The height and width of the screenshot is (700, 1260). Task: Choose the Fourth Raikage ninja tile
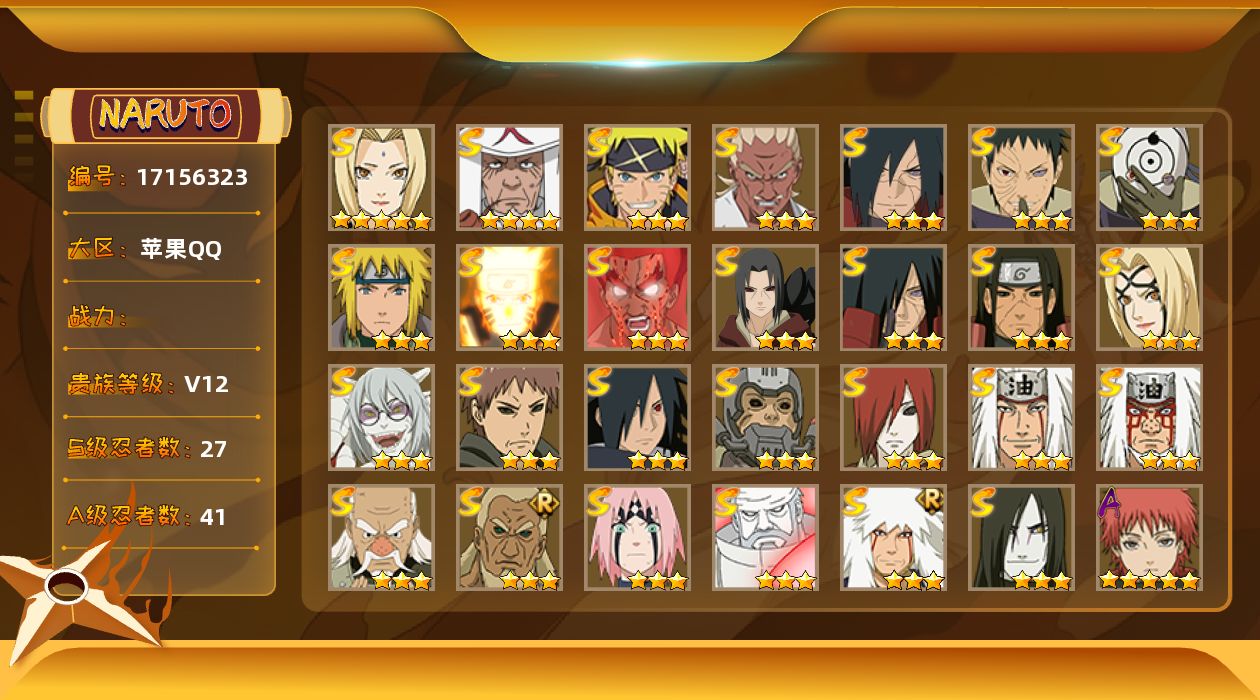click(765, 177)
